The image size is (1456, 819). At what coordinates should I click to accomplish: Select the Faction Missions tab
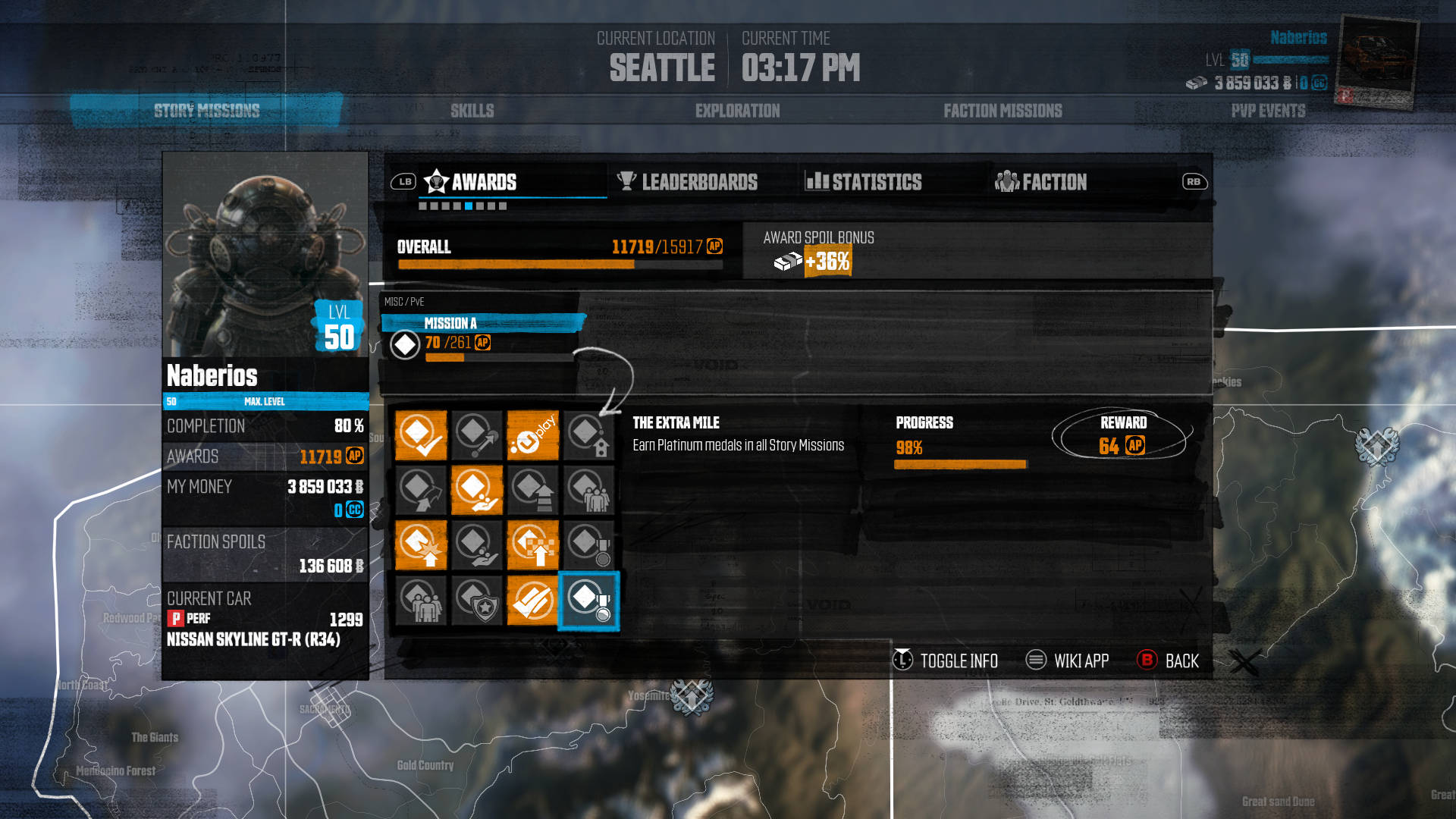(1003, 111)
